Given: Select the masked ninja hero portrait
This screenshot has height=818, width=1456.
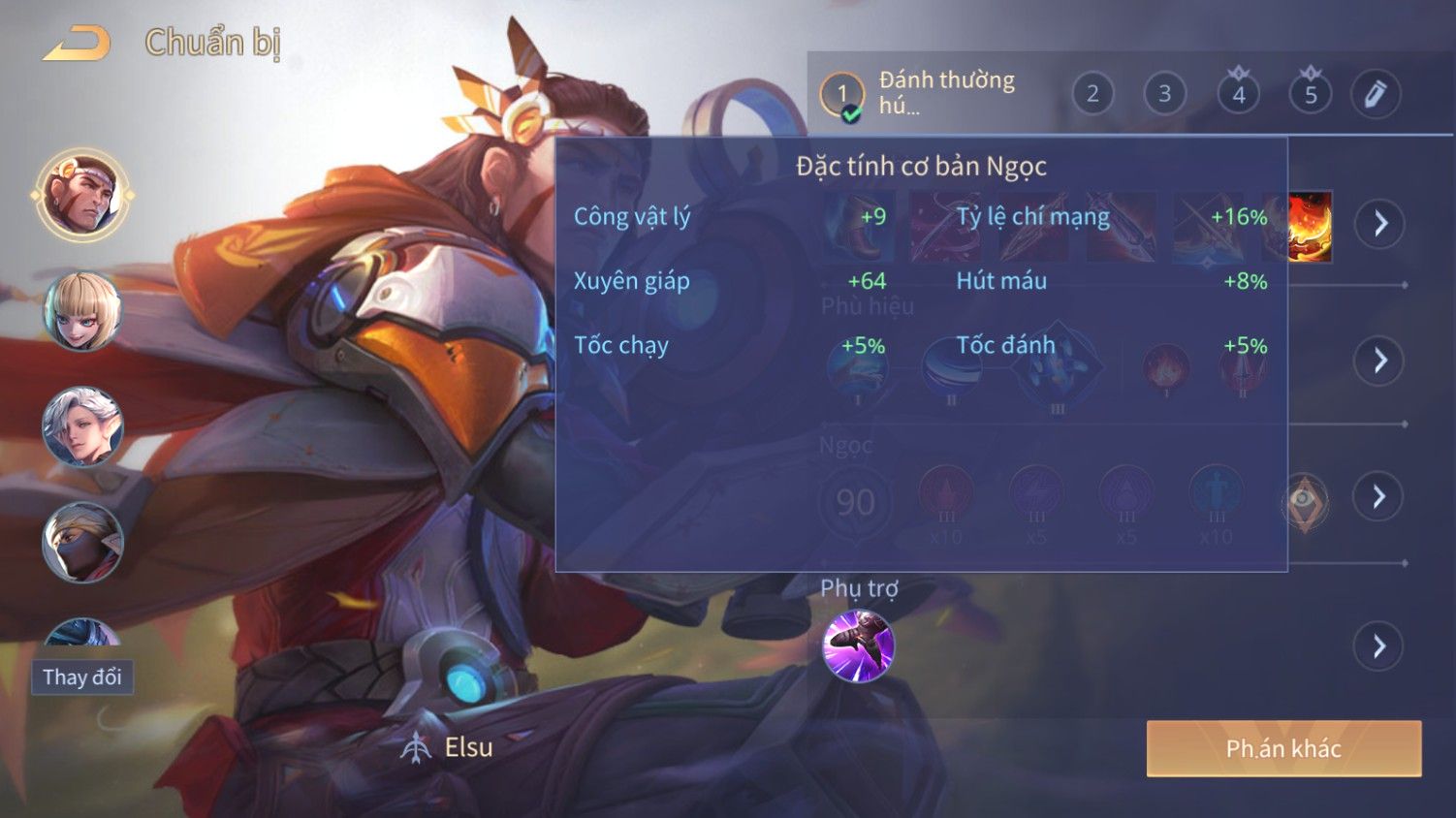Looking at the screenshot, I should click(x=82, y=542).
